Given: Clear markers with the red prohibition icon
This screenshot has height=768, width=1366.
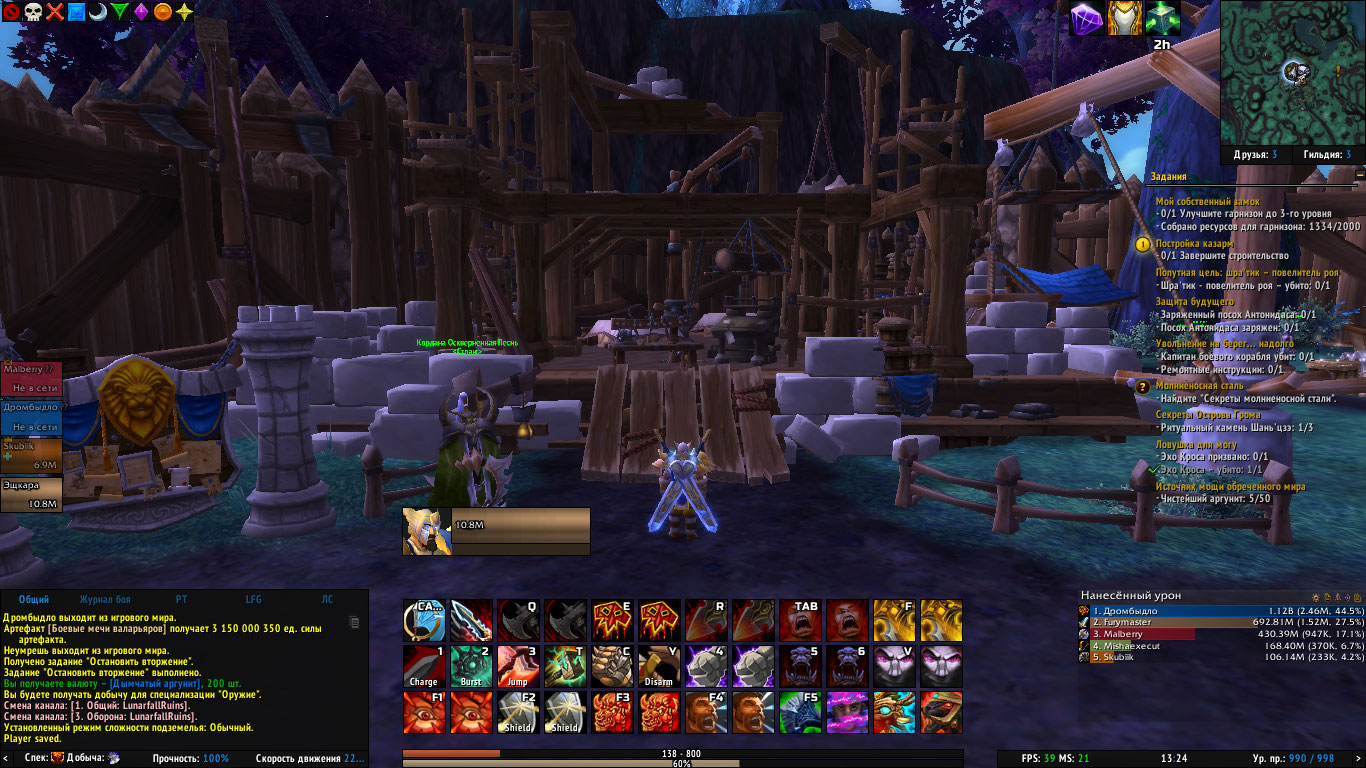Looking at the screenshot, I should (10, 12).
